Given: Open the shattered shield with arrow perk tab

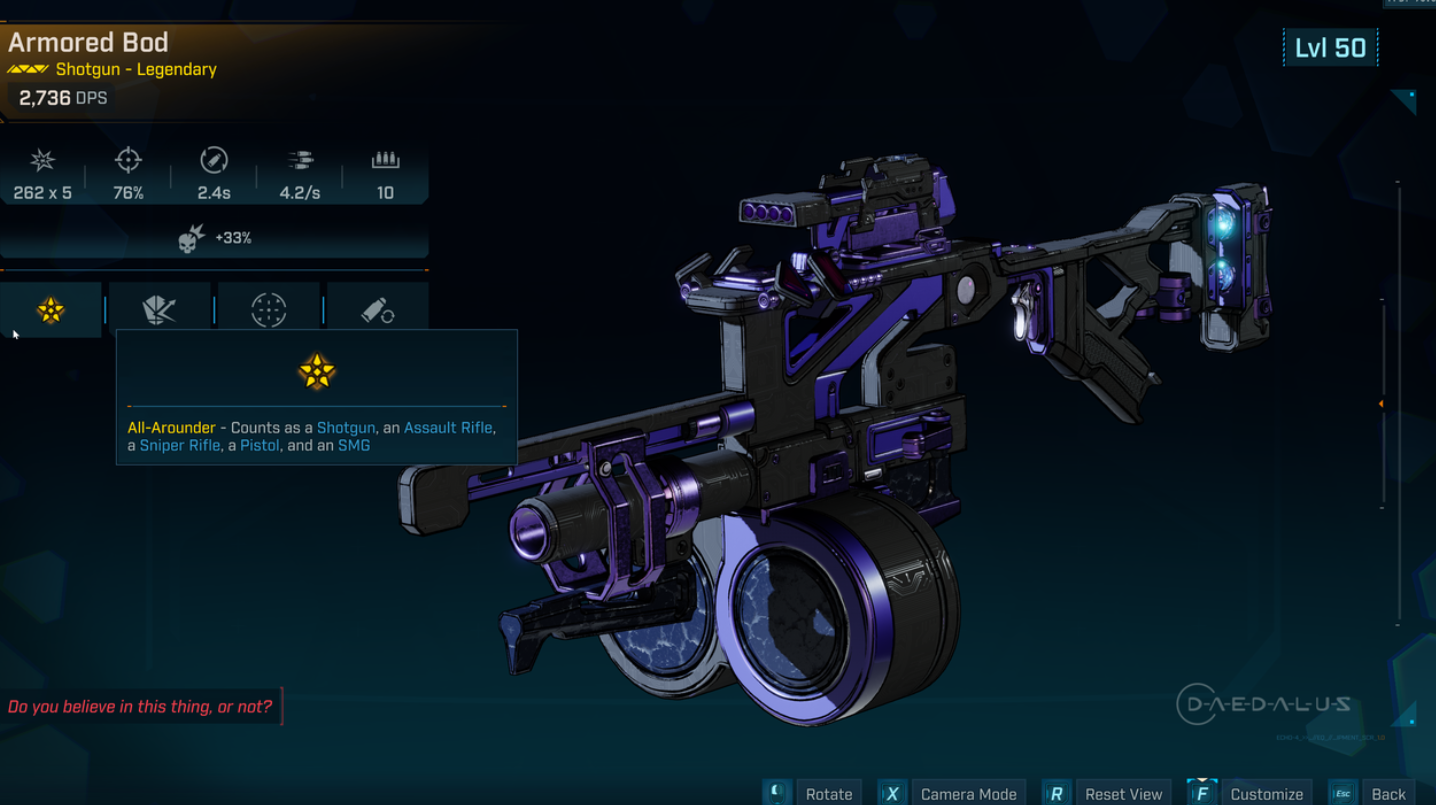Looking at the screenshot, I should pos(160,310).
